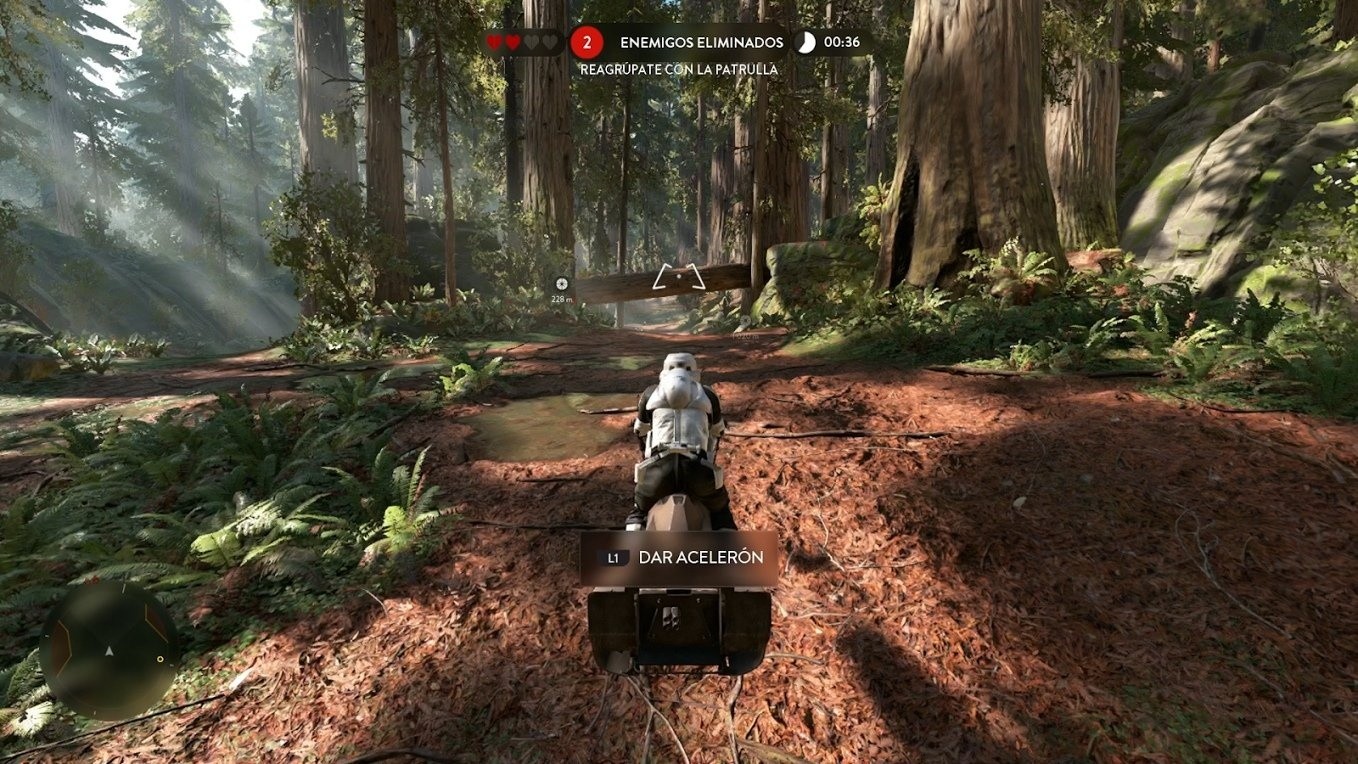
Task: Select the circular waypoint marker showing 228 m
Action: (x=562, y=284)
